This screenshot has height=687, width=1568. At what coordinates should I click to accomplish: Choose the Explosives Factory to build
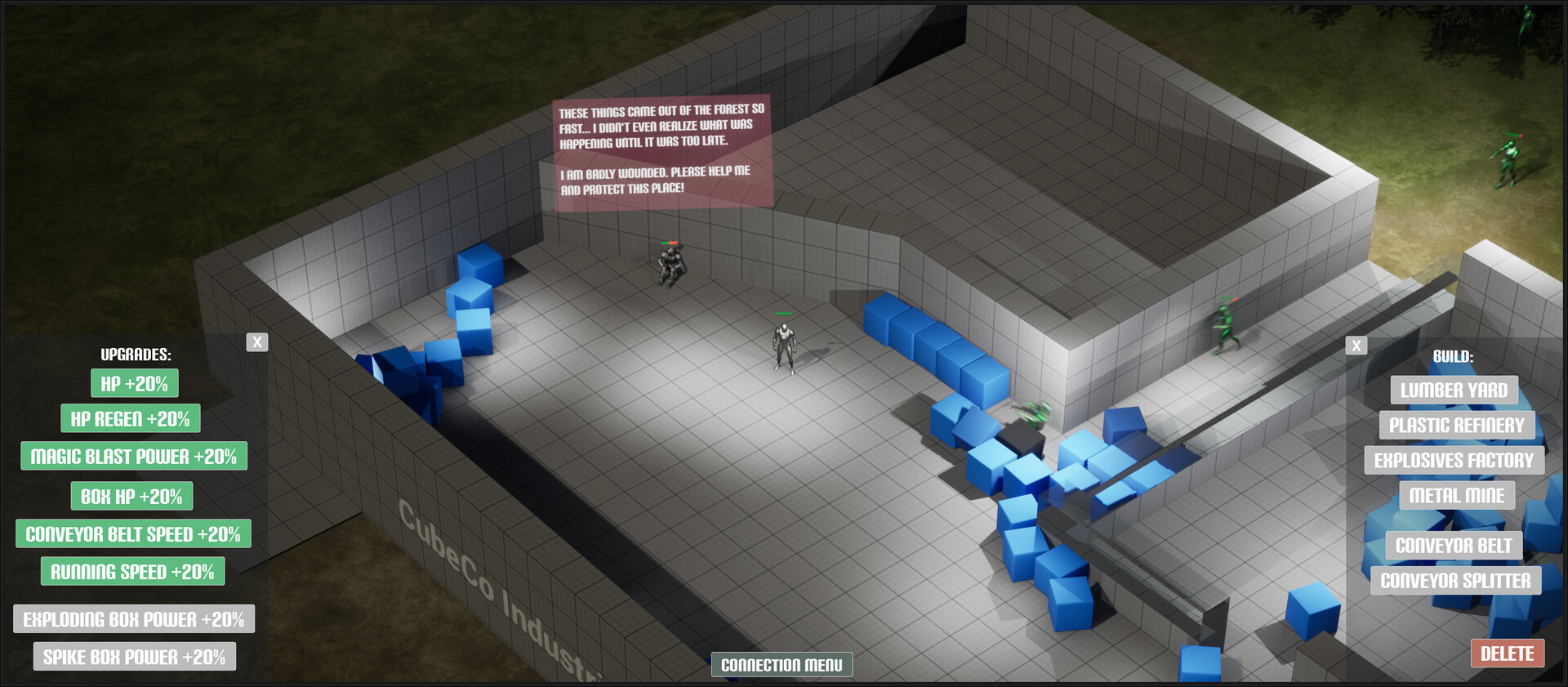[1454, 460]
